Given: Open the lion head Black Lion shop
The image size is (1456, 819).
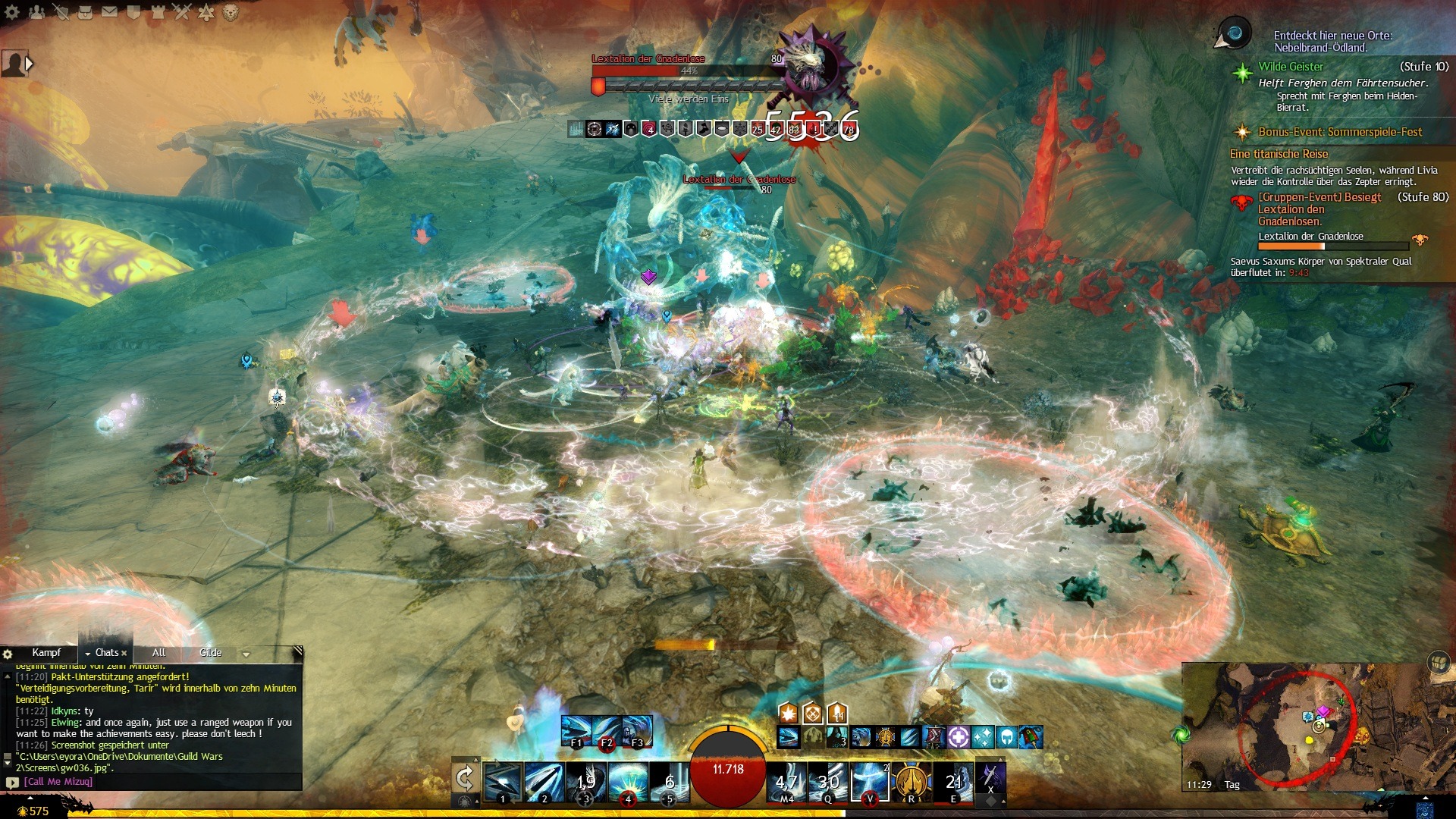Looking at the screenshot, I should tap(231, 12).
